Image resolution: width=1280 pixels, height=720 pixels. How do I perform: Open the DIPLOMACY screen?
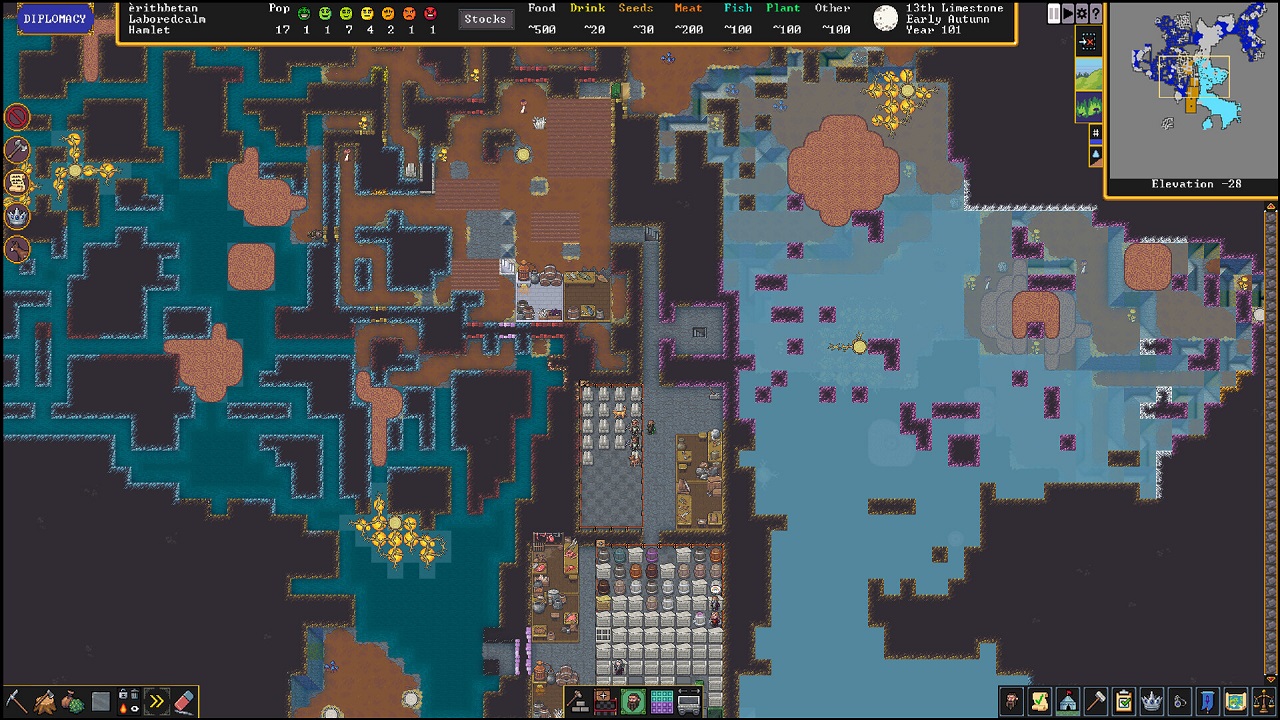(x=55, y=18)
